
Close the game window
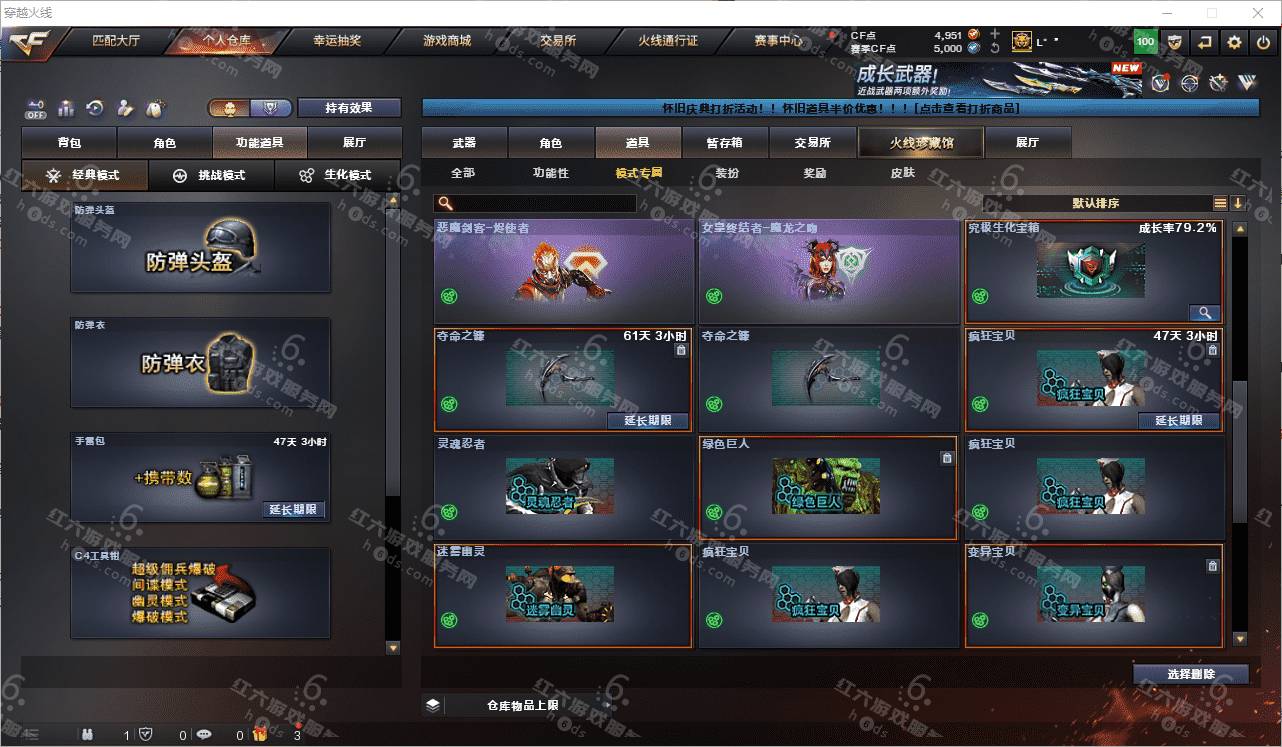(1257, 13)
